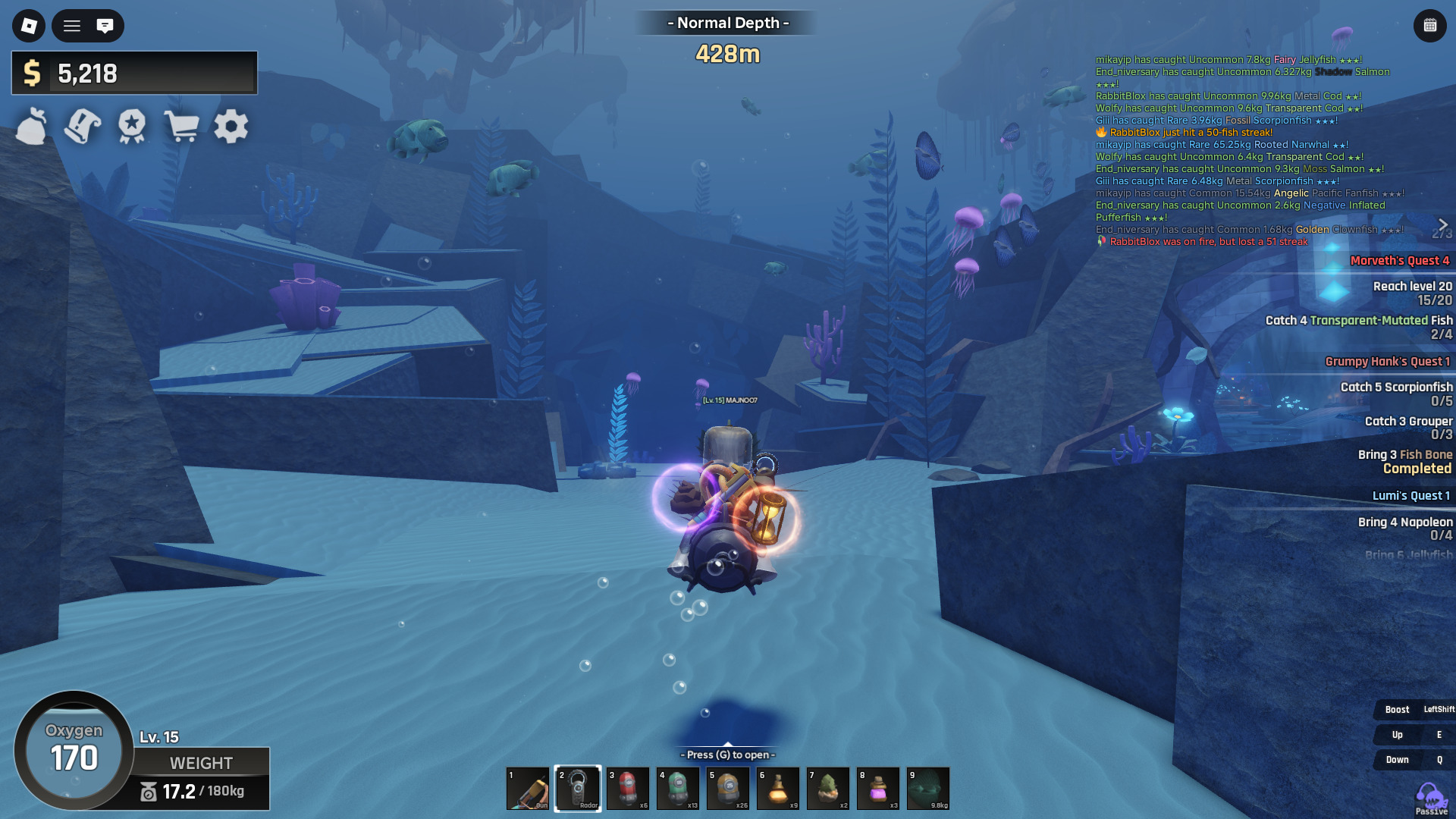Select the Radar in hotbar slot 2
Image resolution: width=1456 pixels, height=819 pixels.
[x=578, y=789]
